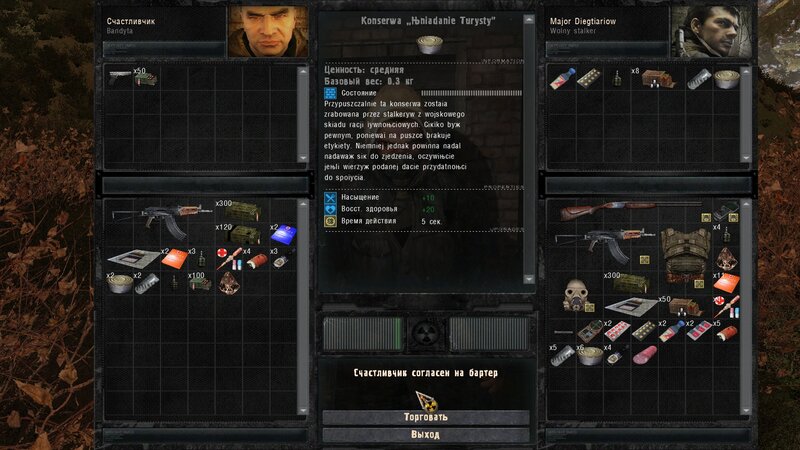The image size is (800, 450).
Task: Choose the pink sausage item
Action: pyautogui.click(x=643, y=355)
